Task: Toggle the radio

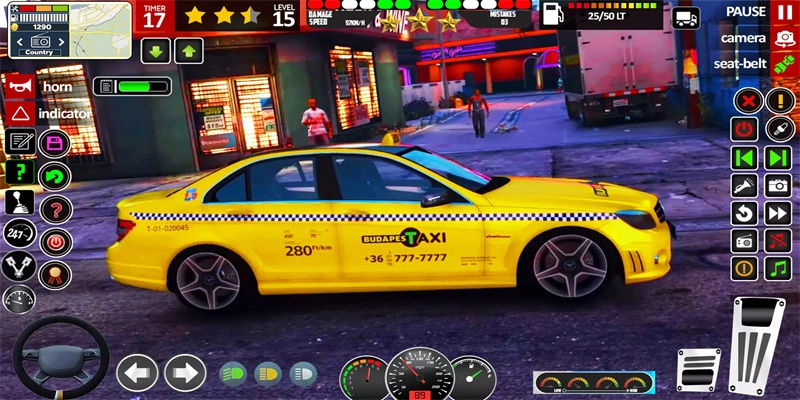Action: coord(743,240)
